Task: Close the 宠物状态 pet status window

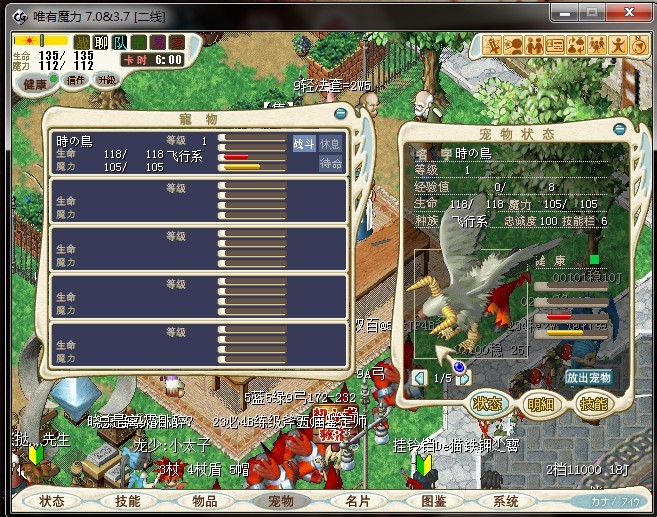Action: [623, 131]
